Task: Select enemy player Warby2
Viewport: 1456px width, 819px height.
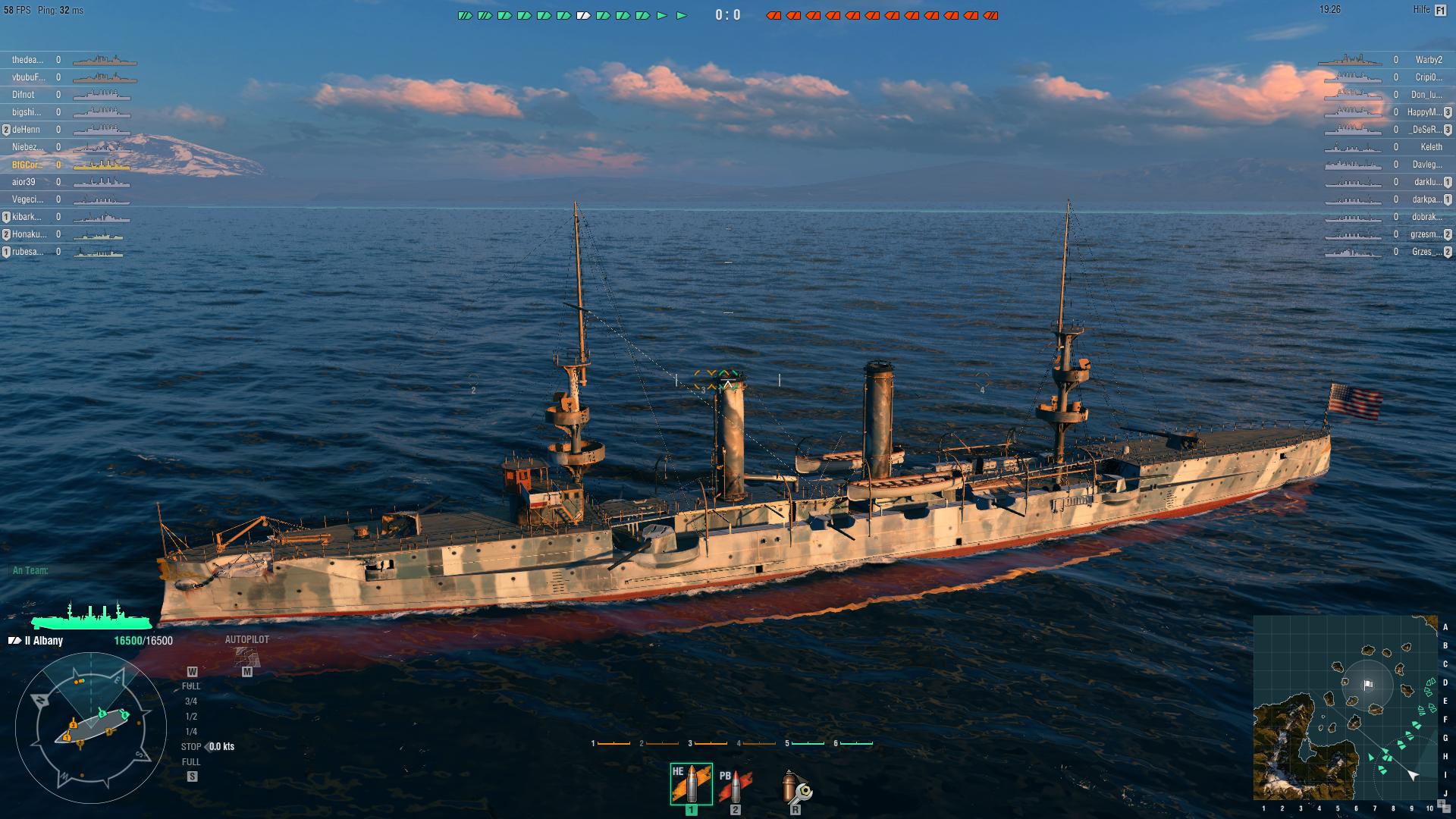Action: point(1428,60)
